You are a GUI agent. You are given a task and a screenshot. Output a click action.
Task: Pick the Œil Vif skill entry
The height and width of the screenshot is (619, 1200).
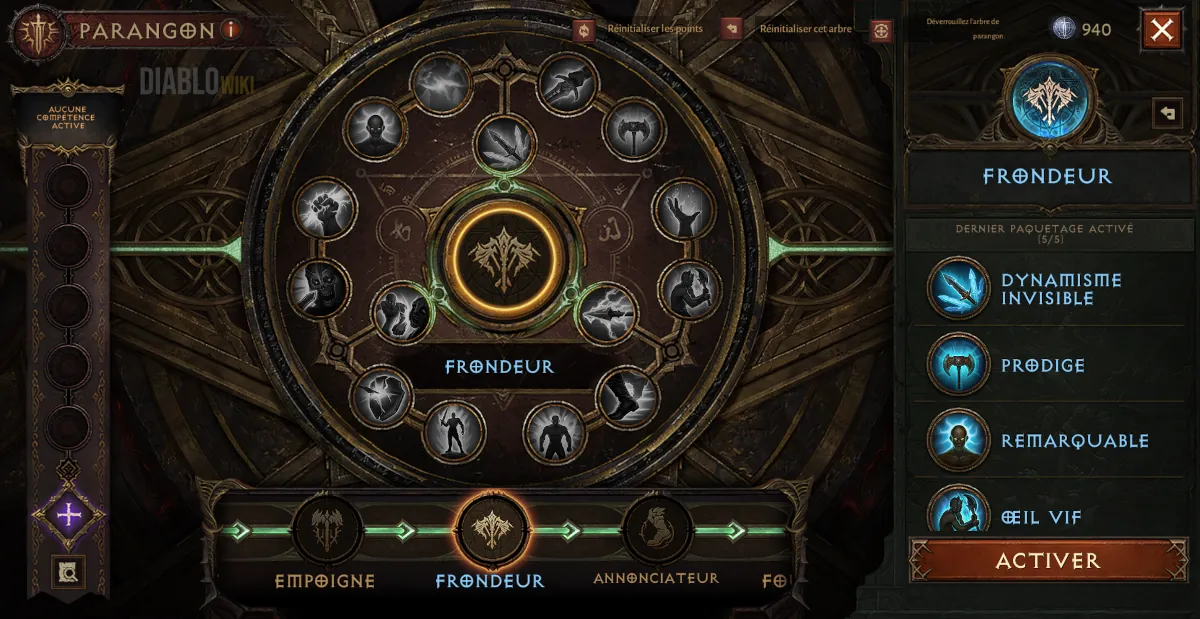coord(958,510)
